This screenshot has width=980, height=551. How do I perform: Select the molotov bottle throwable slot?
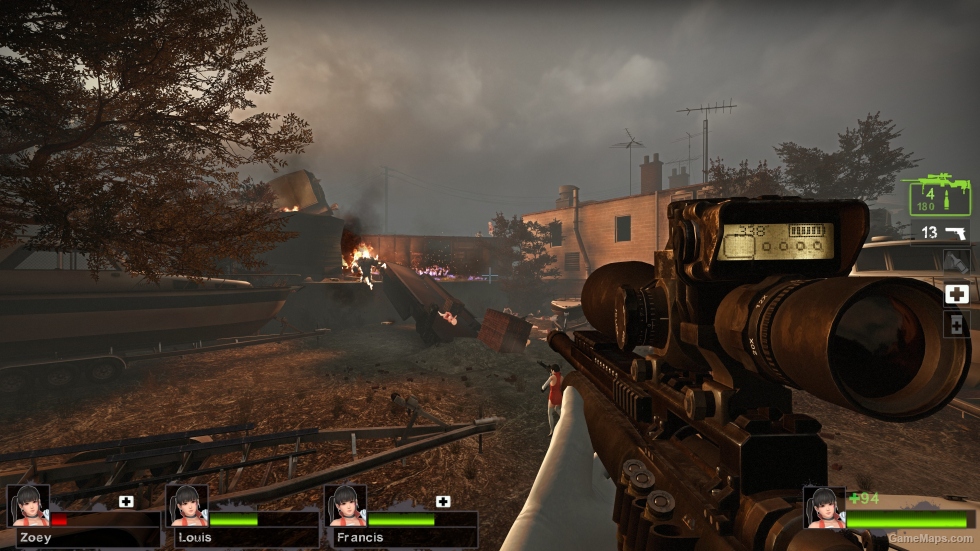956,263
